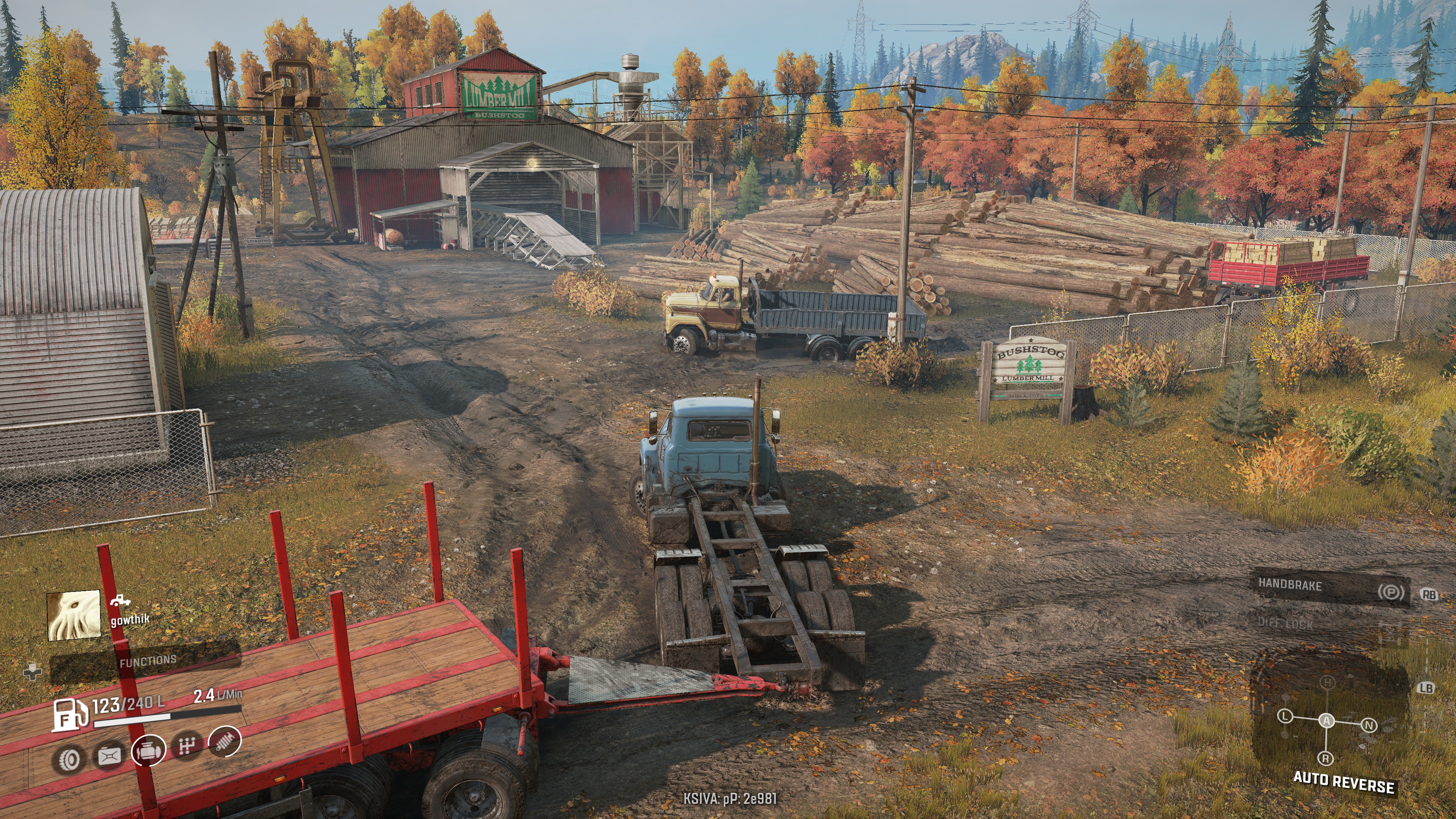Shift to Low gear on the shifter
This screenshot has height=819, width=1456.
click(1285, 717)
